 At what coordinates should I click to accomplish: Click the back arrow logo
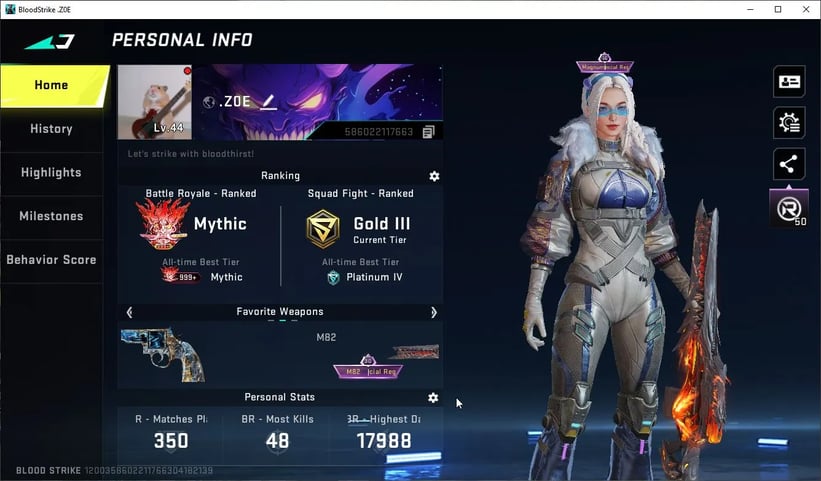point(49,41)
